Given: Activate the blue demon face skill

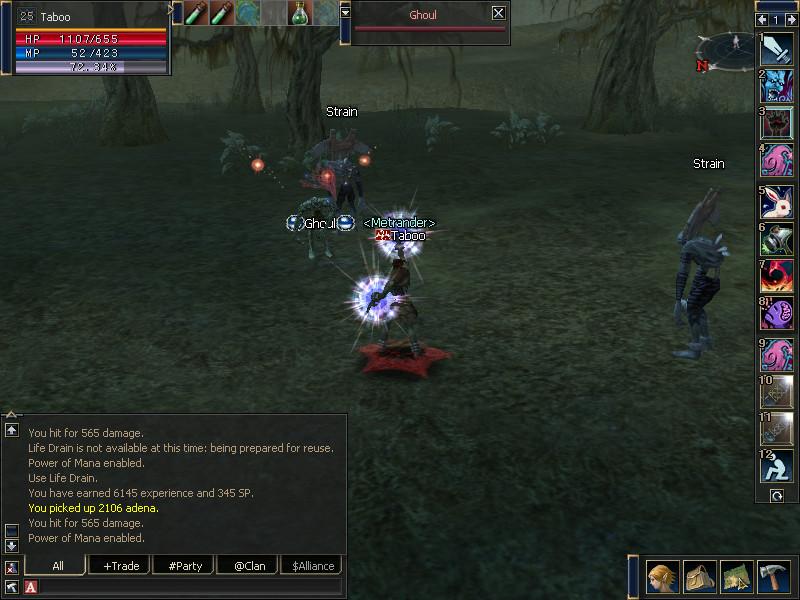Looking at the screenshot, I should point(777,85).
